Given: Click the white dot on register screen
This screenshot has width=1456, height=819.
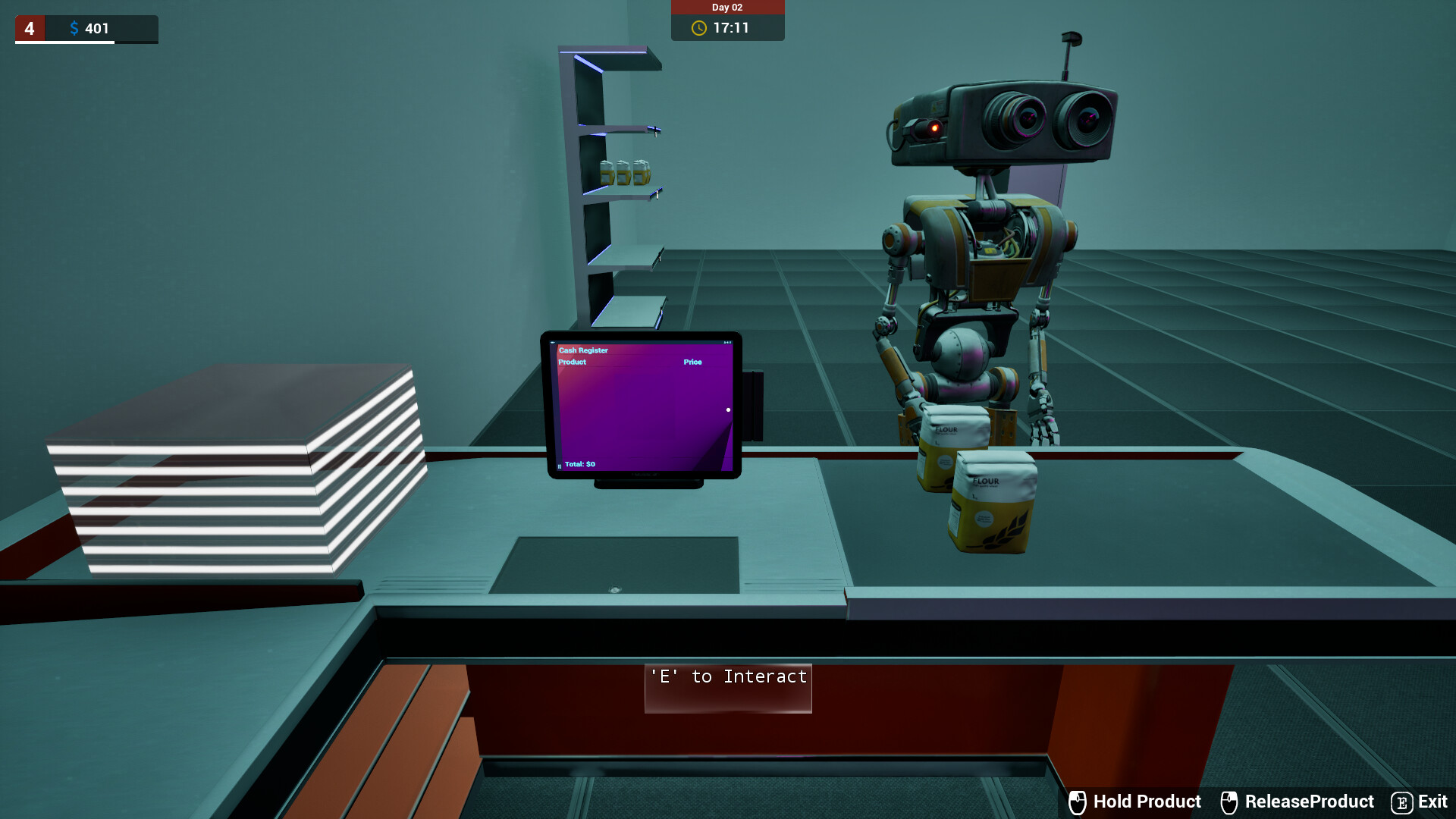Looking at the screenshot, I should [729, 410].
